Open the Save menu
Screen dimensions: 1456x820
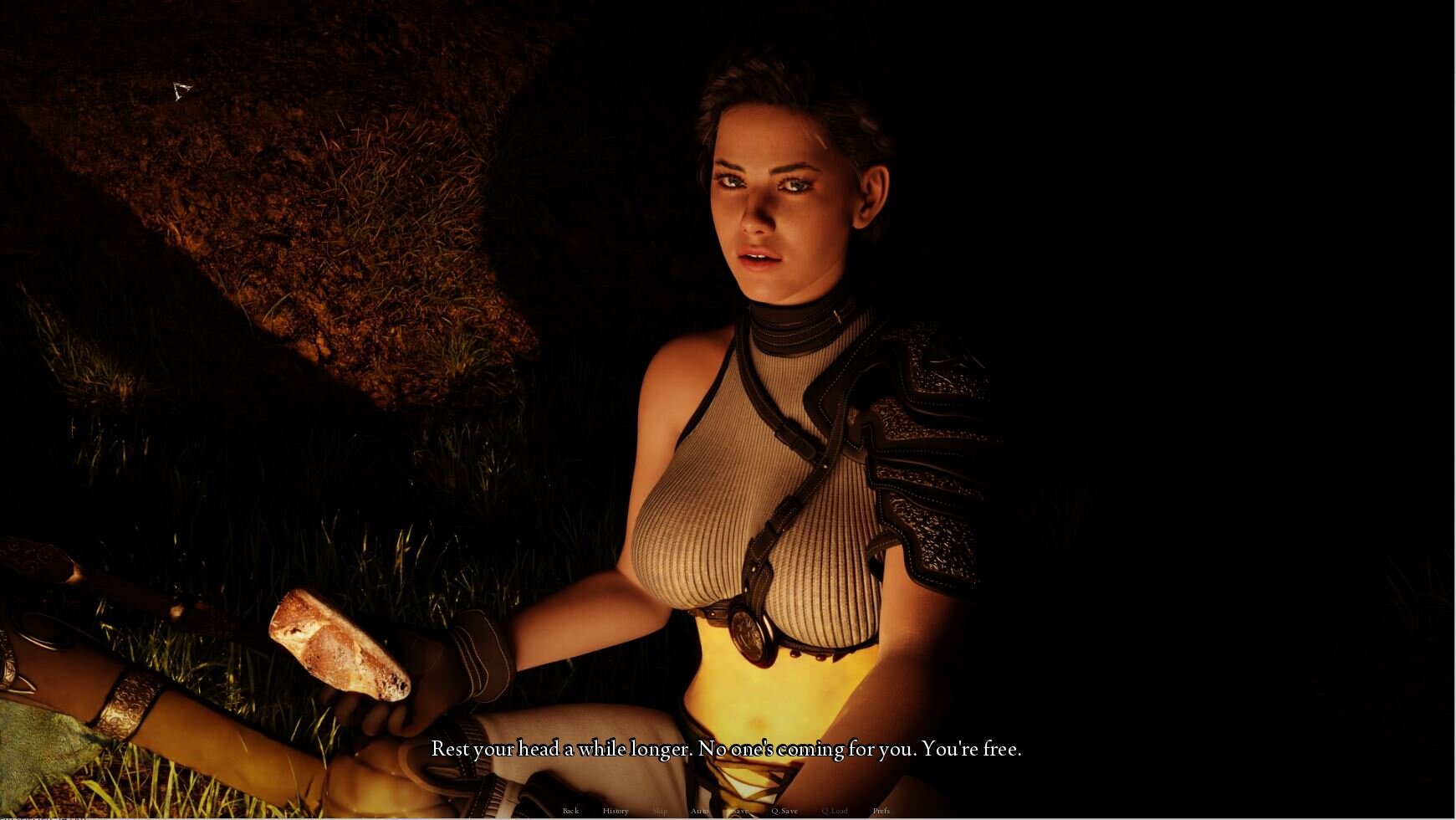(x=739, y=811)
